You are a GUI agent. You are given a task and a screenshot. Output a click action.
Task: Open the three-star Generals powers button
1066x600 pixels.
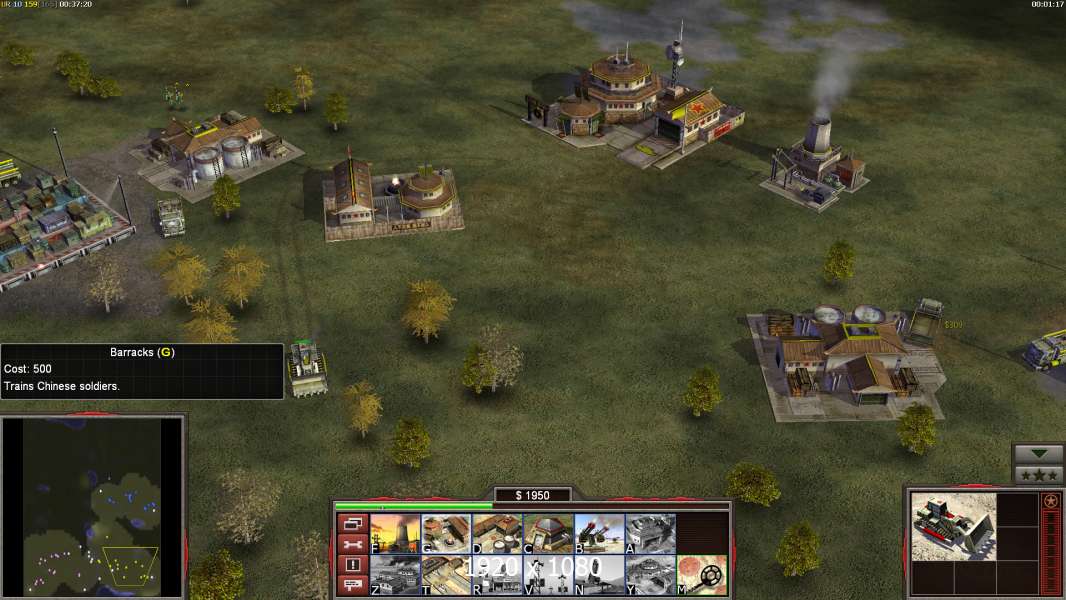[x=1038, y=474]
